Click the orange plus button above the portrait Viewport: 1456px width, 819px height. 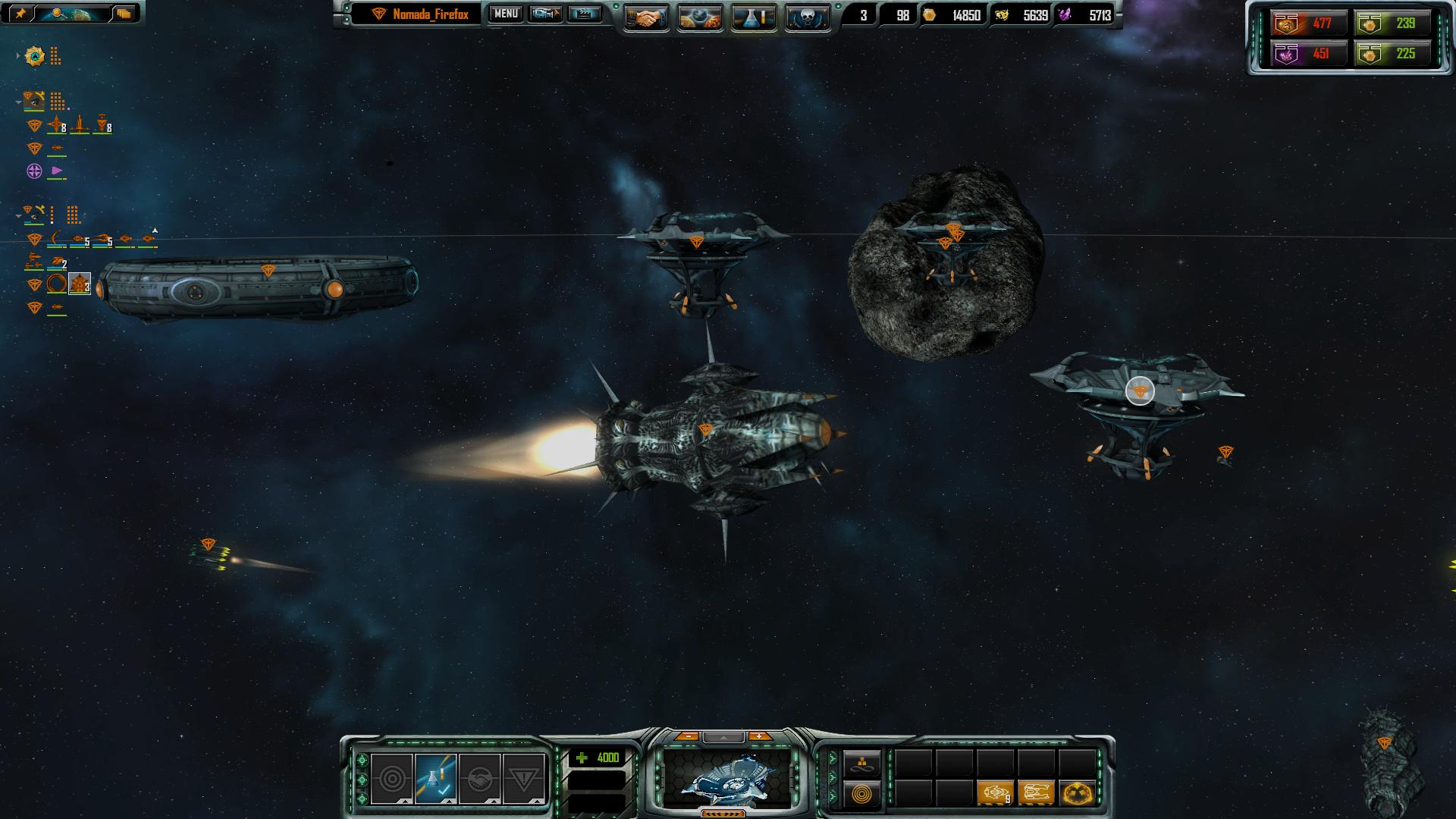[759, 736]
